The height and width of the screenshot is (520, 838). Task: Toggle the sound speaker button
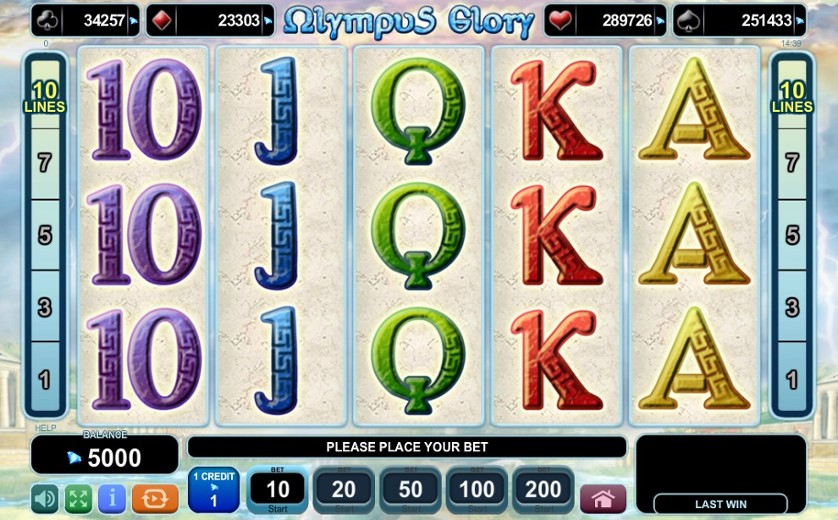point(44,498)
